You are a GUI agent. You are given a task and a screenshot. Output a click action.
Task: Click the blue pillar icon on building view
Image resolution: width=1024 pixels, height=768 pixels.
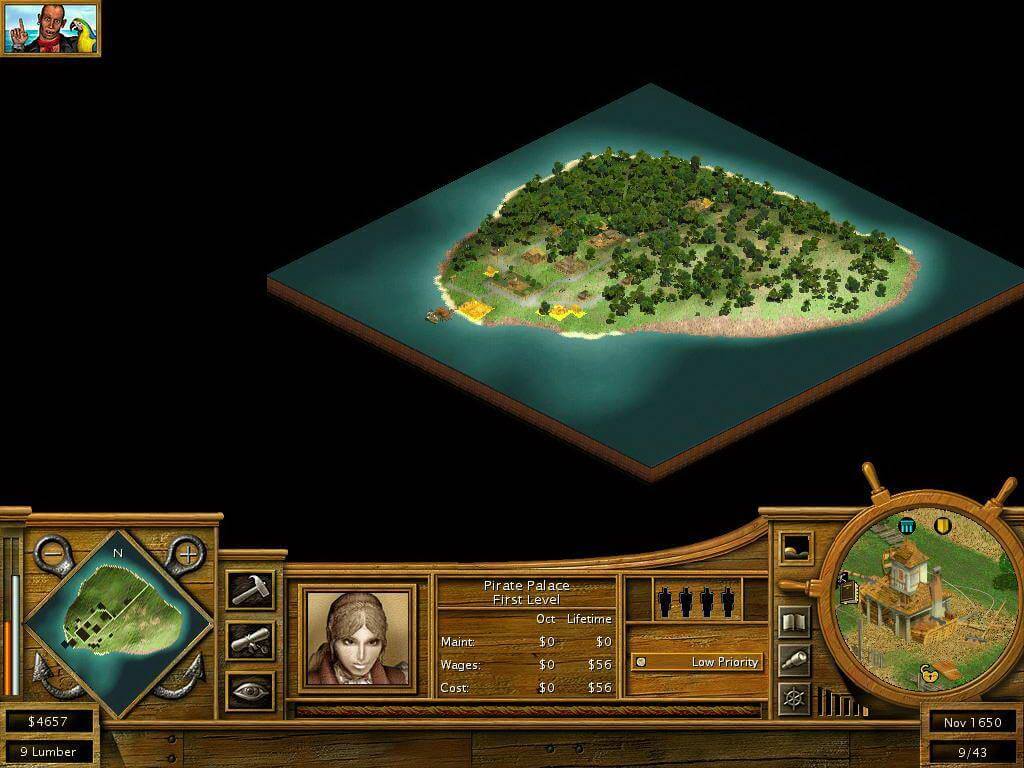click(x=907, y=526)
